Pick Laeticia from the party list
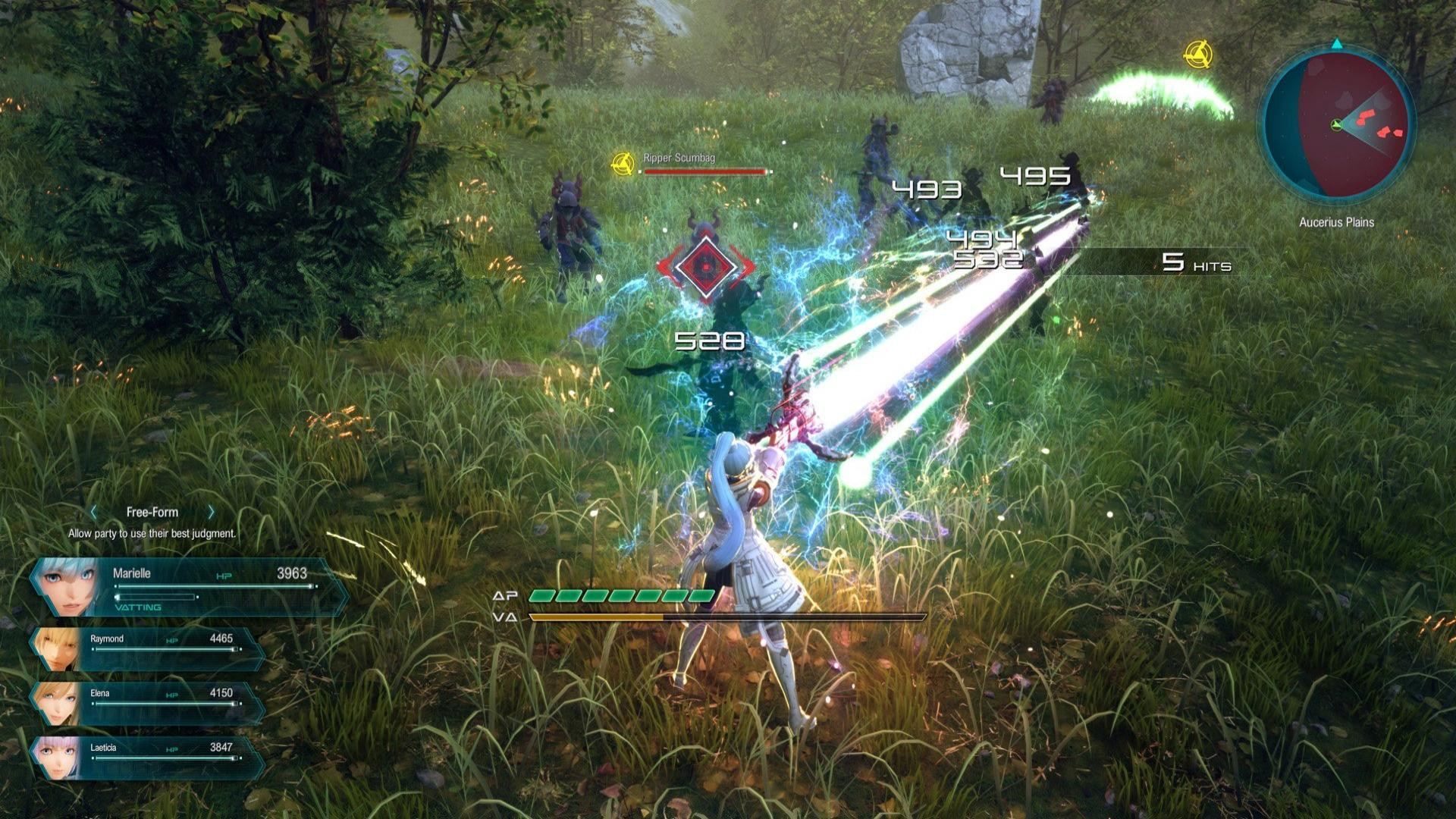The image size is (1456, 819). (x=148, y=758)
